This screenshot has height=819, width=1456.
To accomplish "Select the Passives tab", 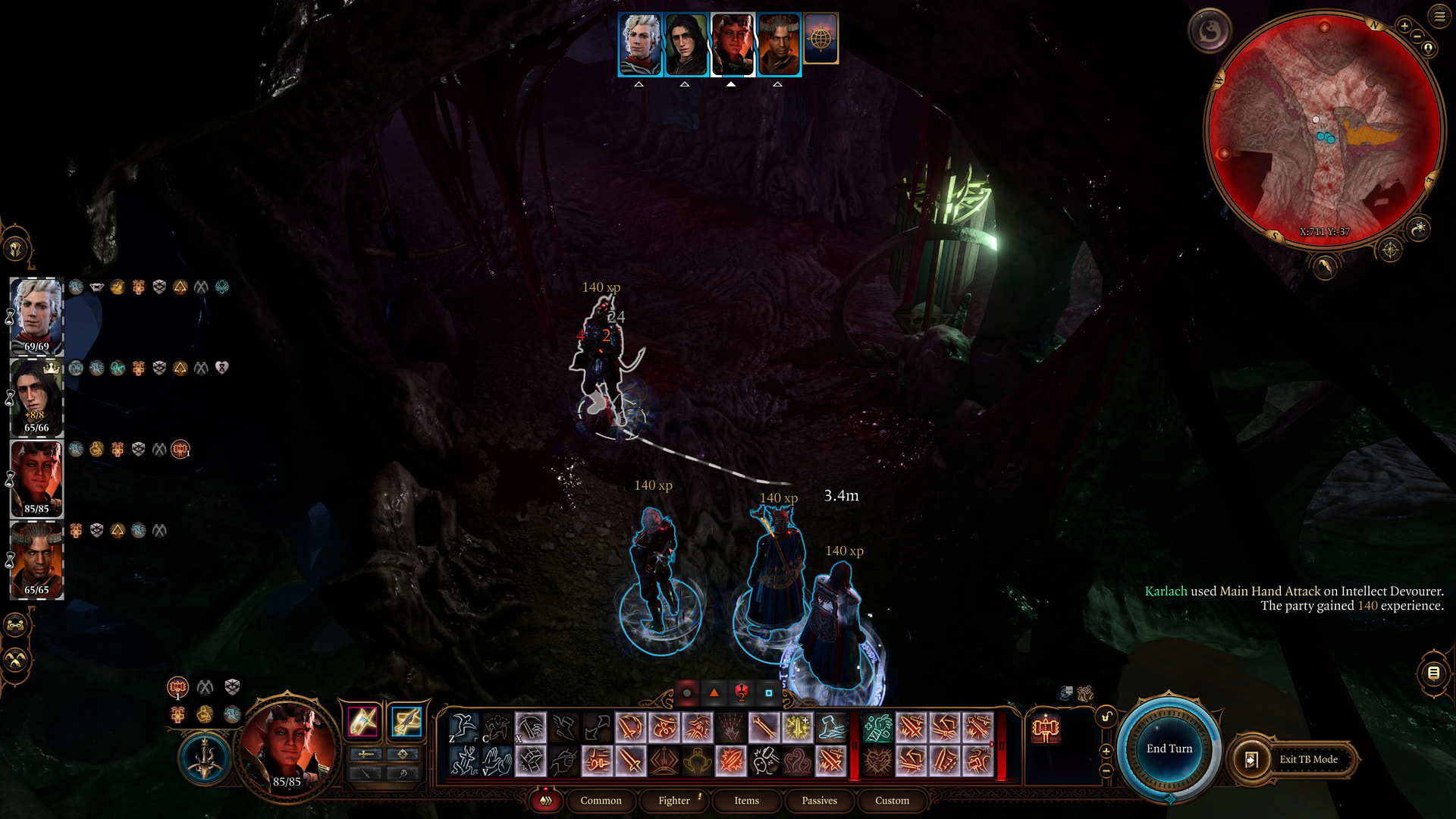I will (x=819, y=801).
